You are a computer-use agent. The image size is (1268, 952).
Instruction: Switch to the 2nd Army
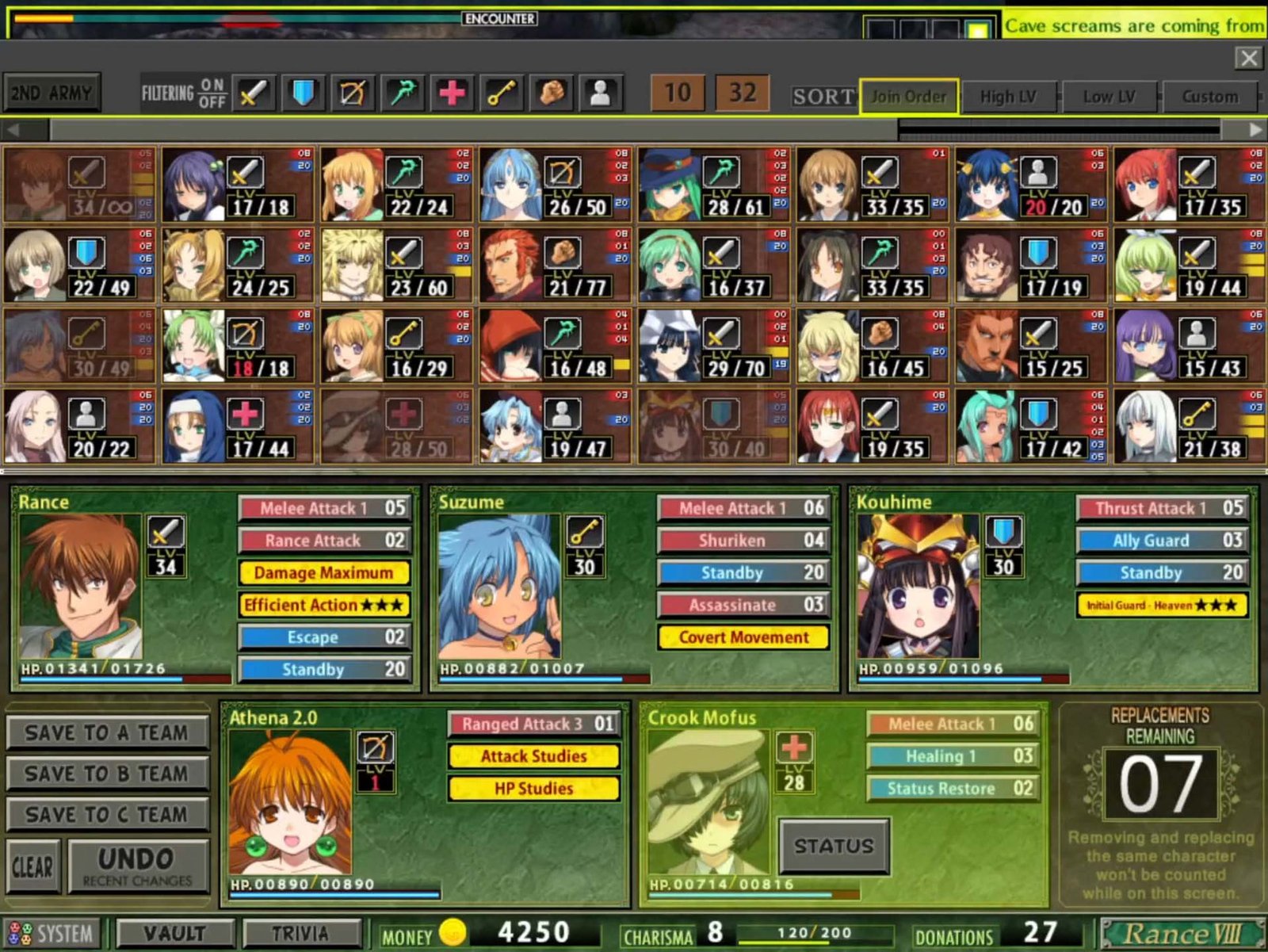click(x=52, y=94)
